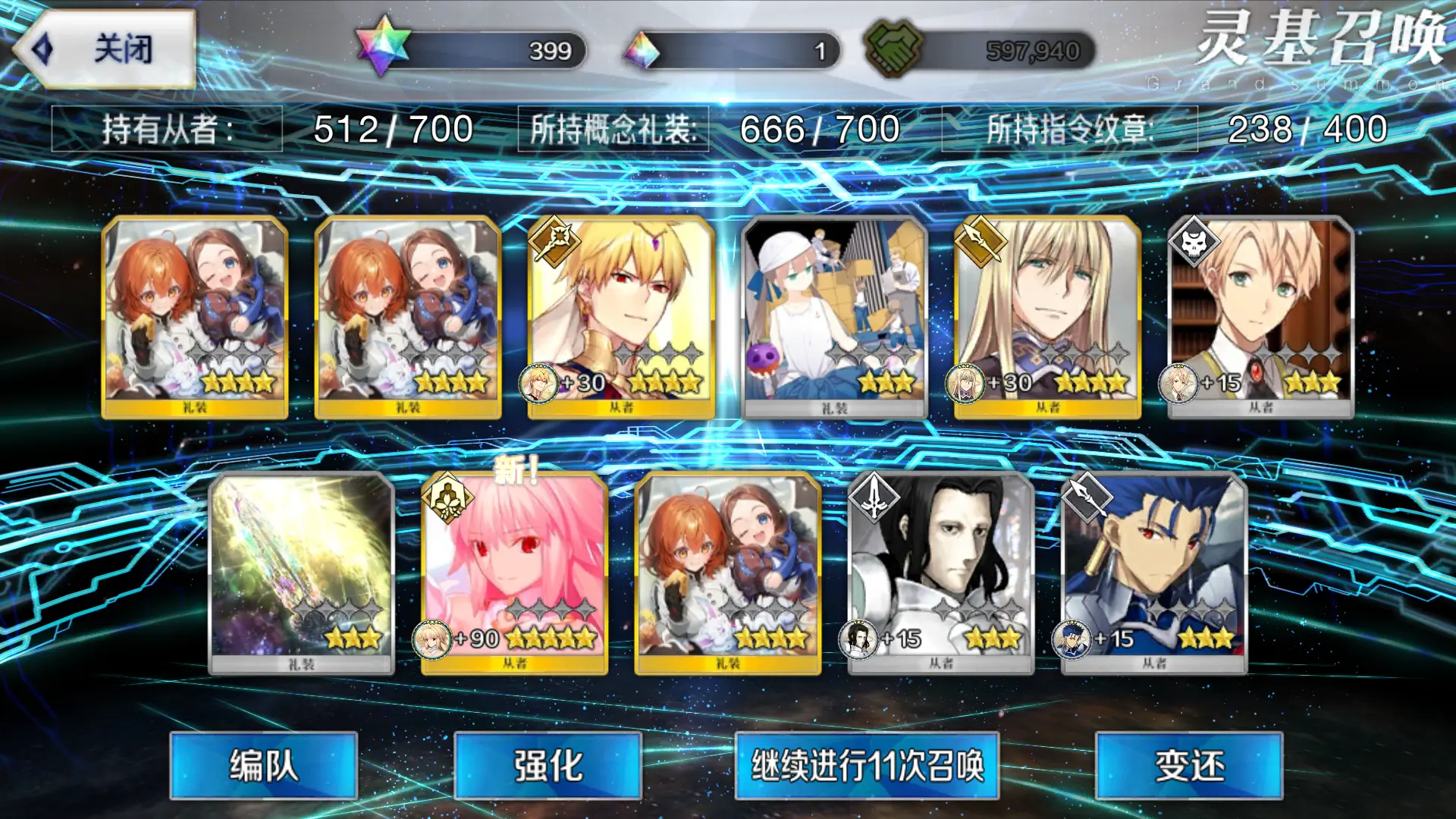This screenshot has width=1456, height=819.
Task: Open the 编队 party formation button
Action: (263, 765)
